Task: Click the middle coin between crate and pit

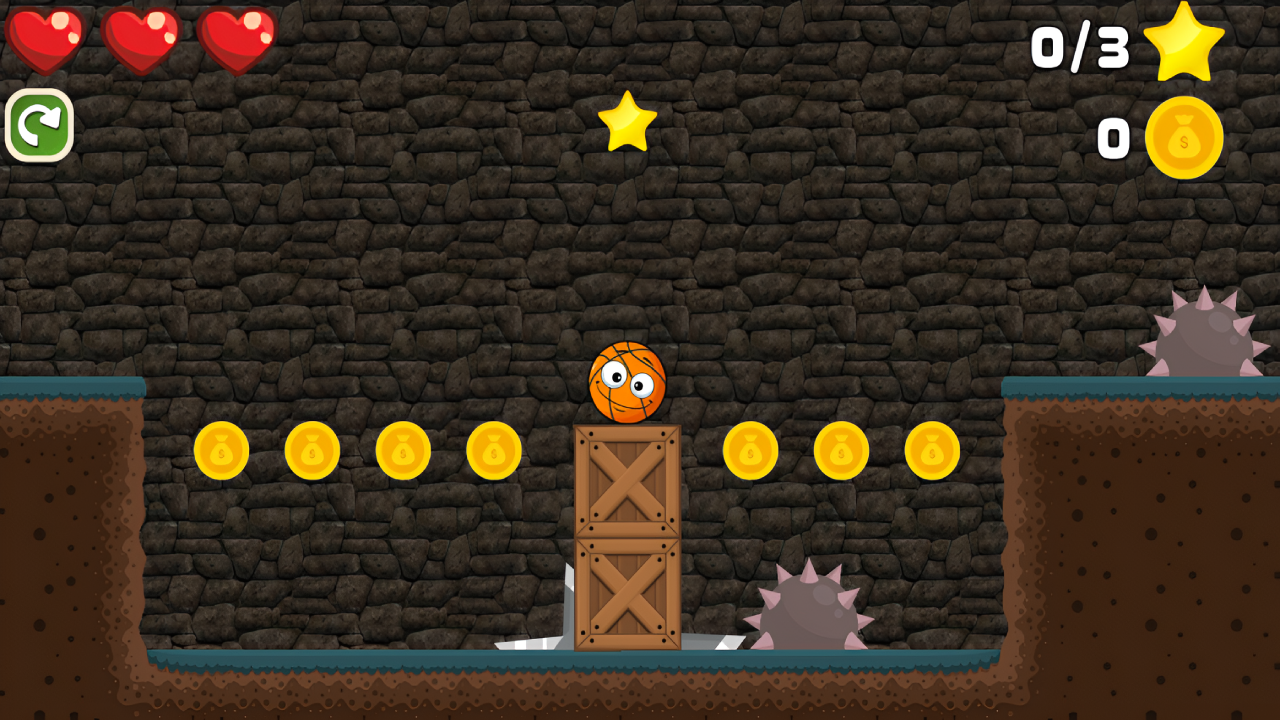Action: (x=842, y=451)
